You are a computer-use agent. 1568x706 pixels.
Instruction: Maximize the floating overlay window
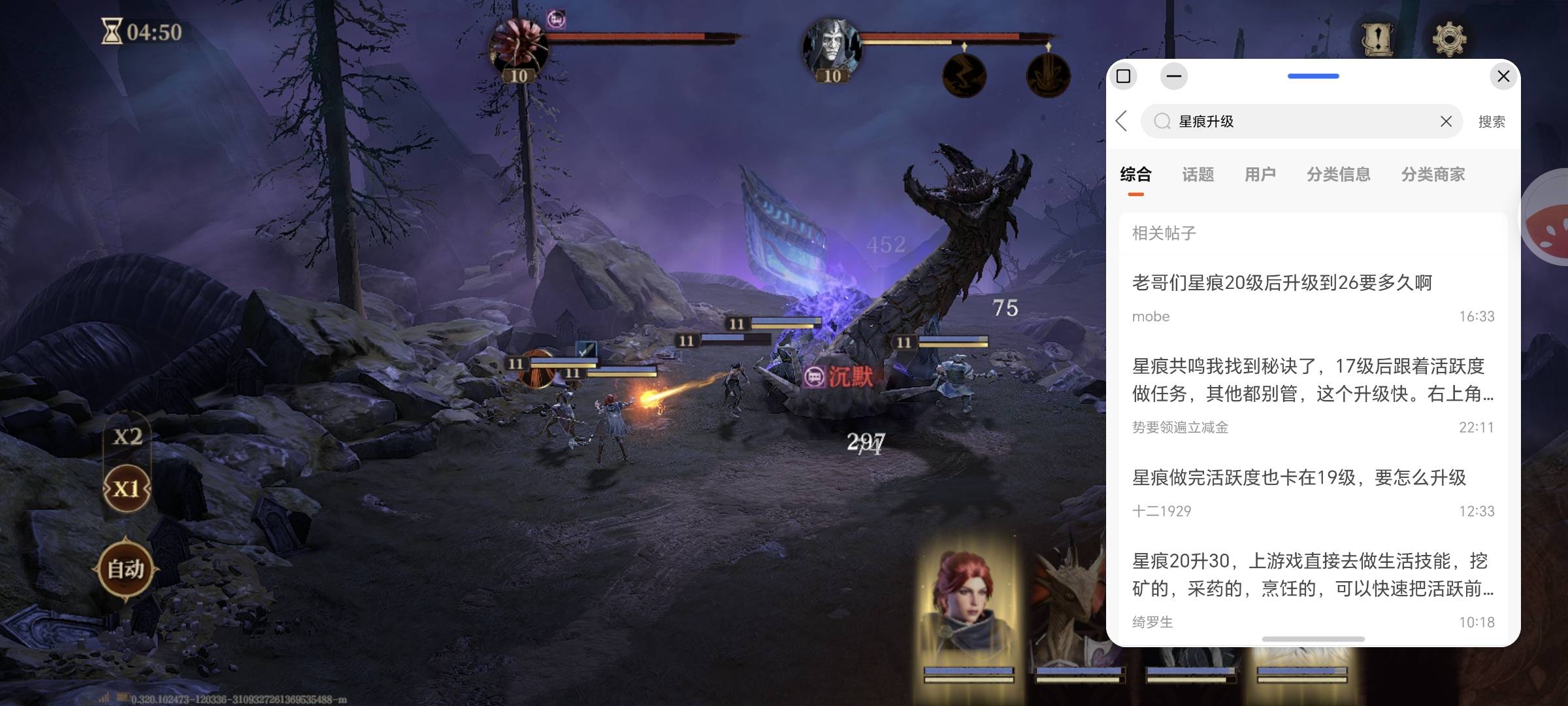pyautogui.click(x=1123, y=76)
